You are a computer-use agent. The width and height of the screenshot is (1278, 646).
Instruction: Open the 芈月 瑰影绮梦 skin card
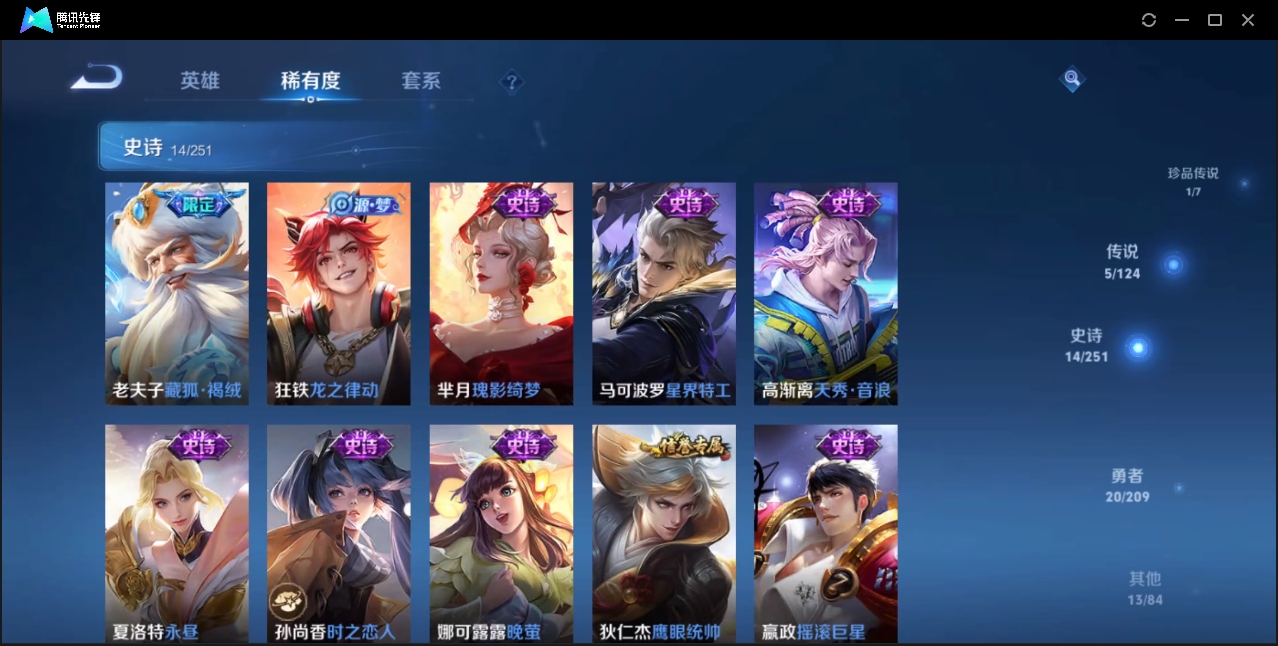[x=501, y=293]
